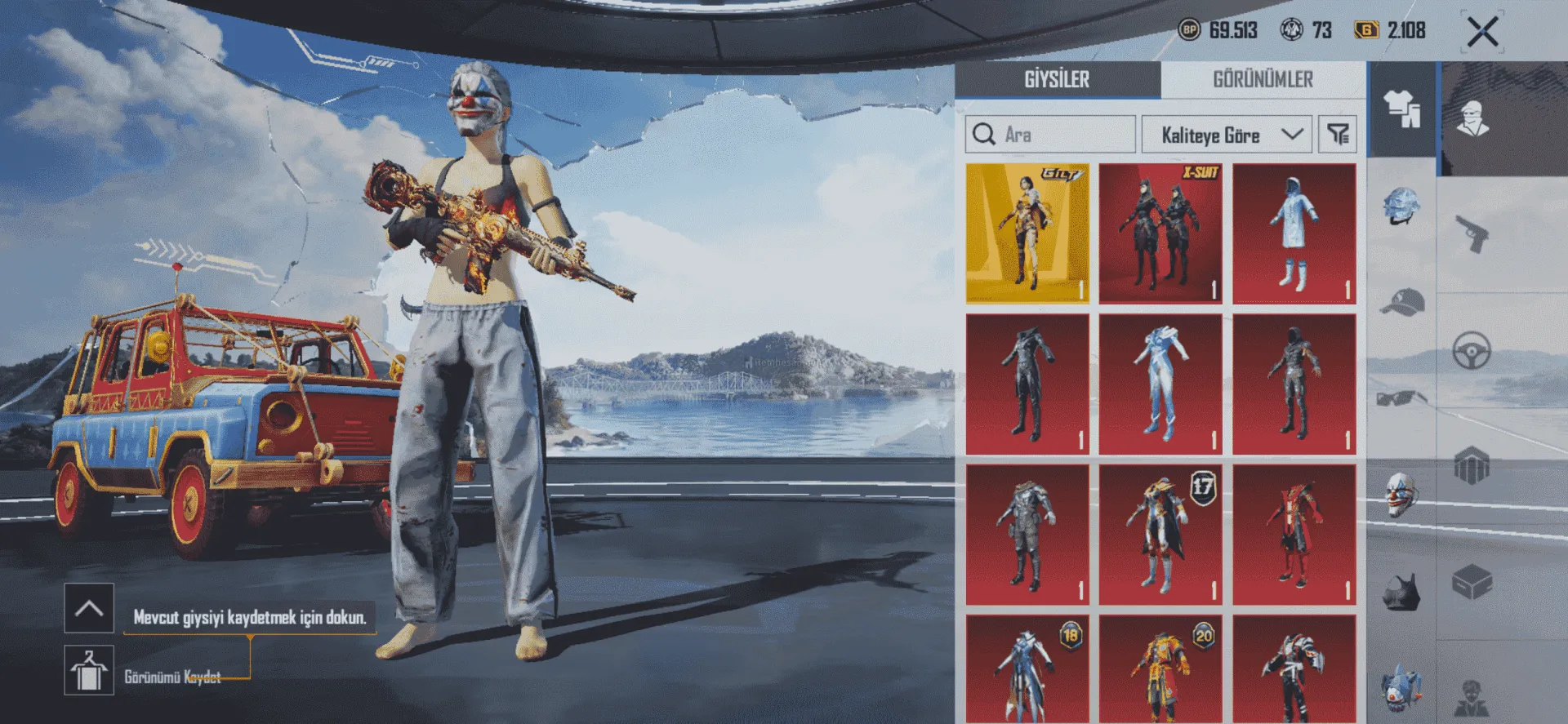
Task: Save look with Görünümü Kaydet hanger icon
Action: (x=89, y=670)
